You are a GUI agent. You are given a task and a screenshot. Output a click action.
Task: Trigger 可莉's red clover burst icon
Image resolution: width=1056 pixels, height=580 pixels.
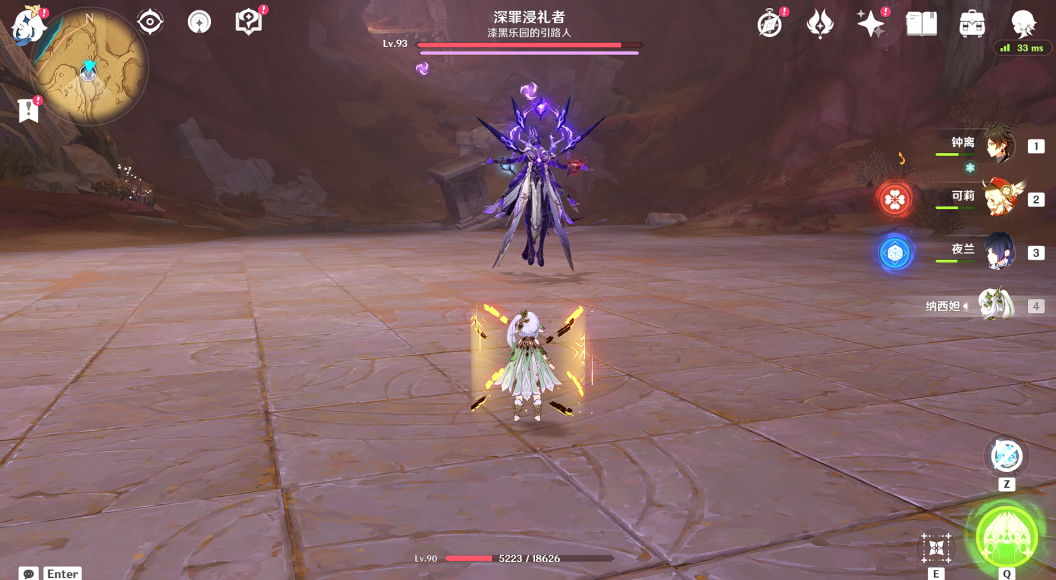click(895, 199)
